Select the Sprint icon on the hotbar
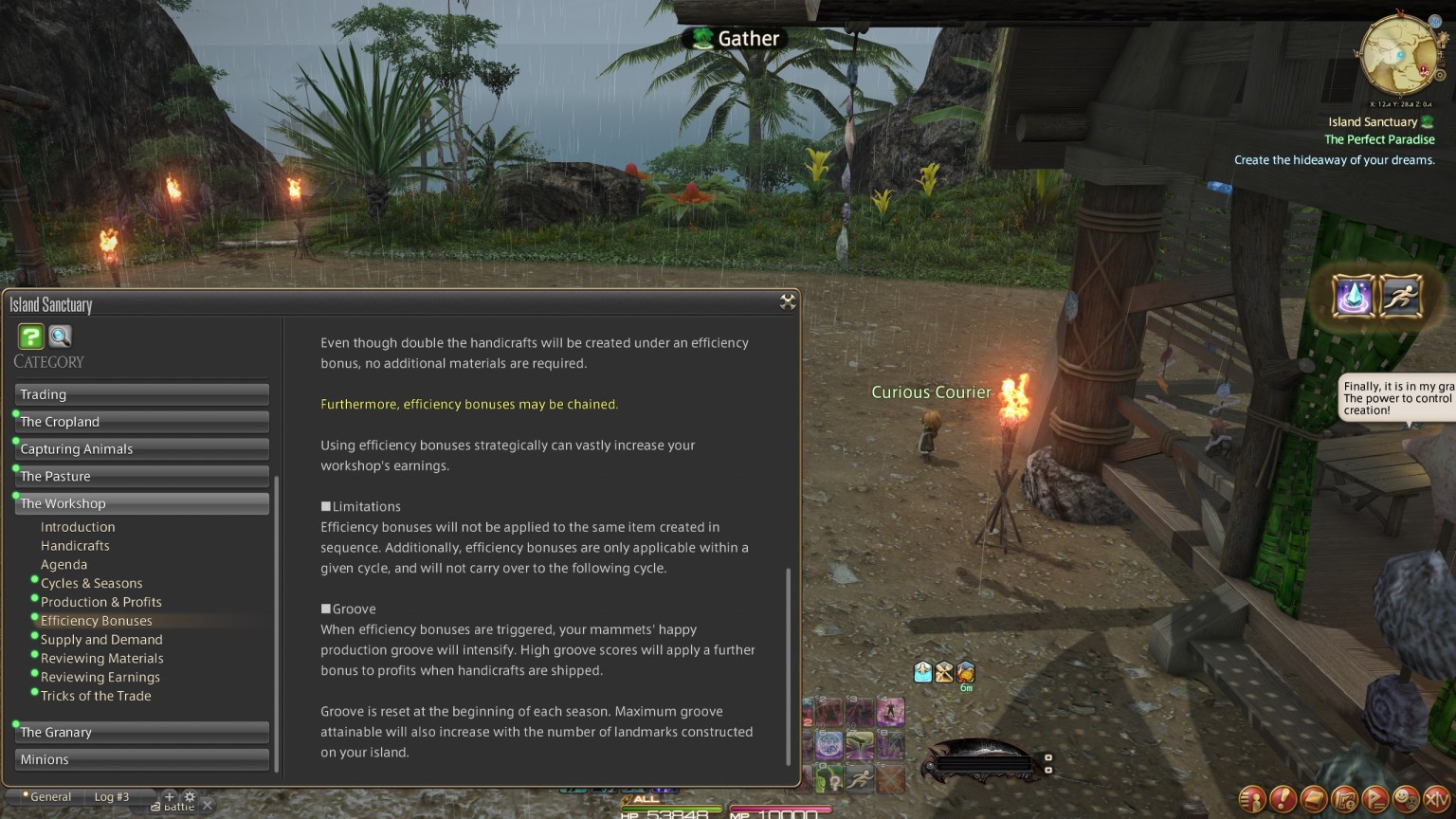Image resolution: width=1456 pixels, height=819 pixels. [x=859, y=778]
